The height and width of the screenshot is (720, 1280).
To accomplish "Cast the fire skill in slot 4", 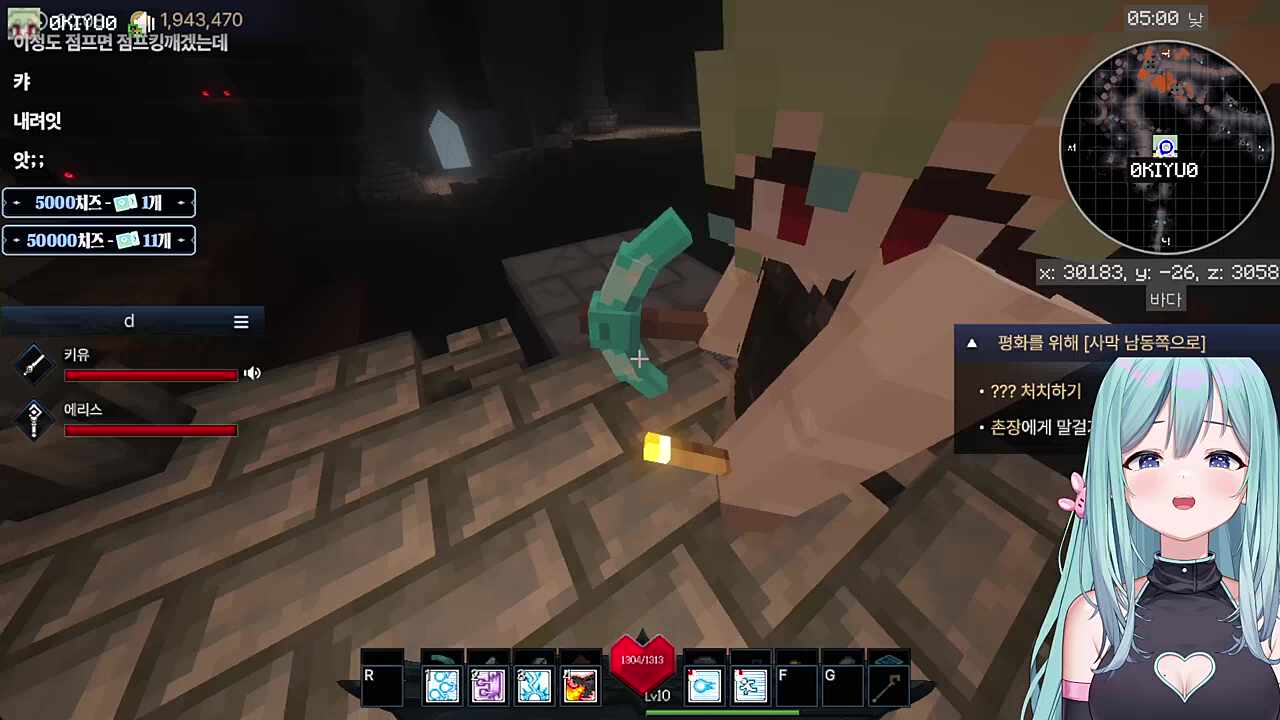I will click(580, 686).
